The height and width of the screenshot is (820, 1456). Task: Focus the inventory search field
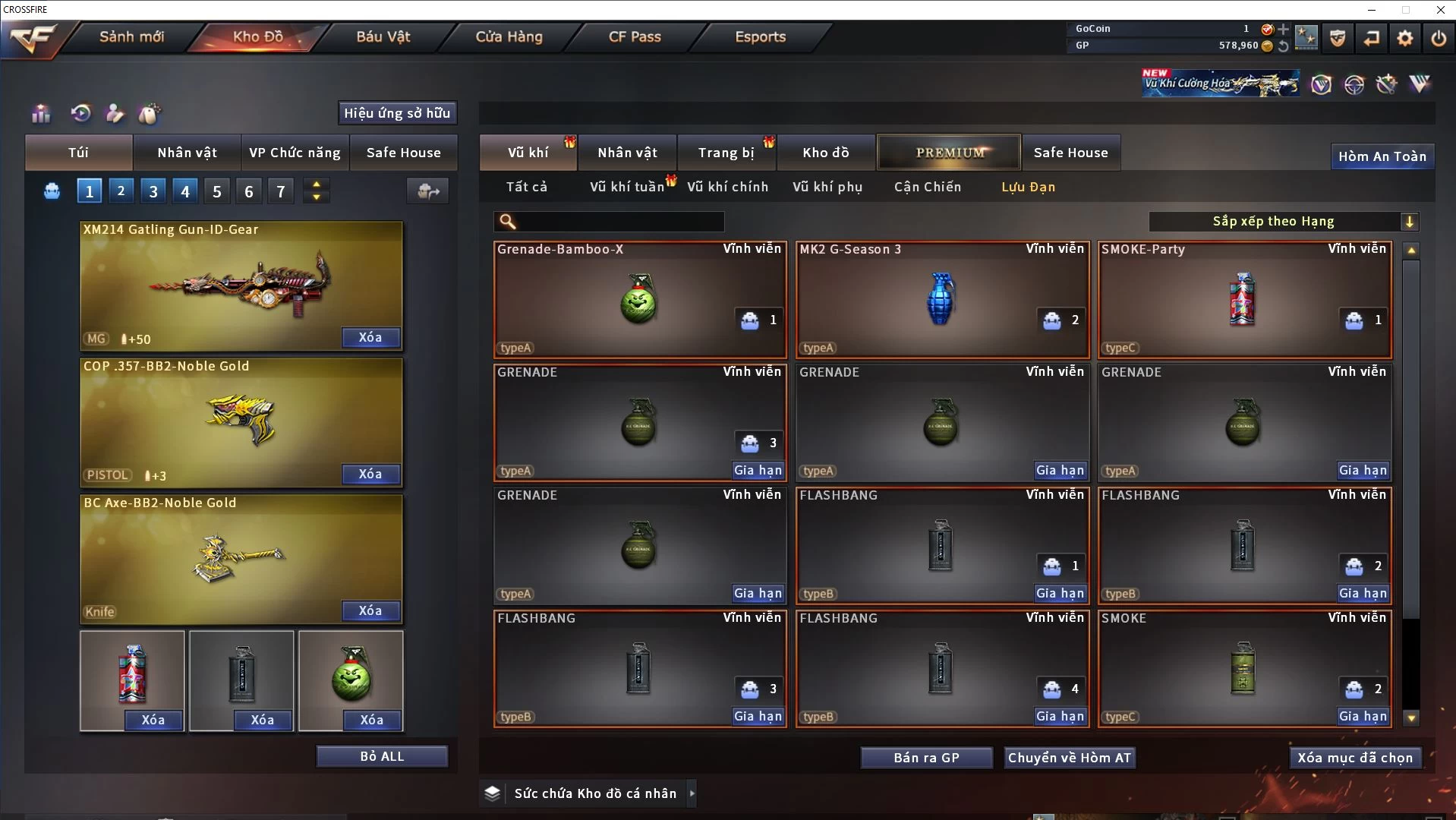point(619,222)
